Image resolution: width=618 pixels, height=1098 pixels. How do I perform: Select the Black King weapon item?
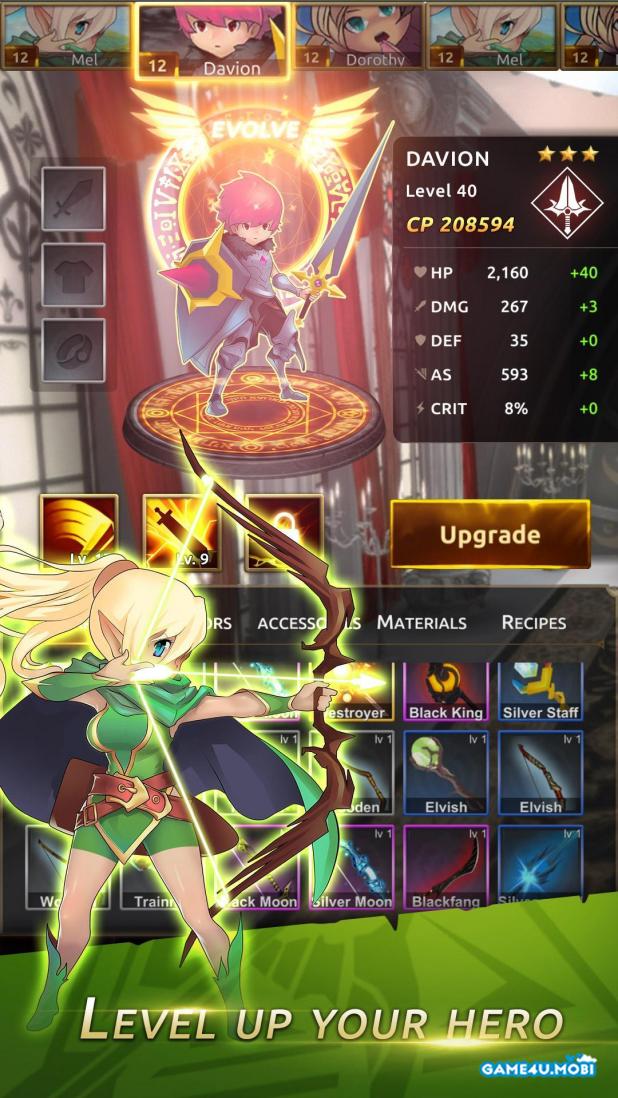tap(445, 690)
